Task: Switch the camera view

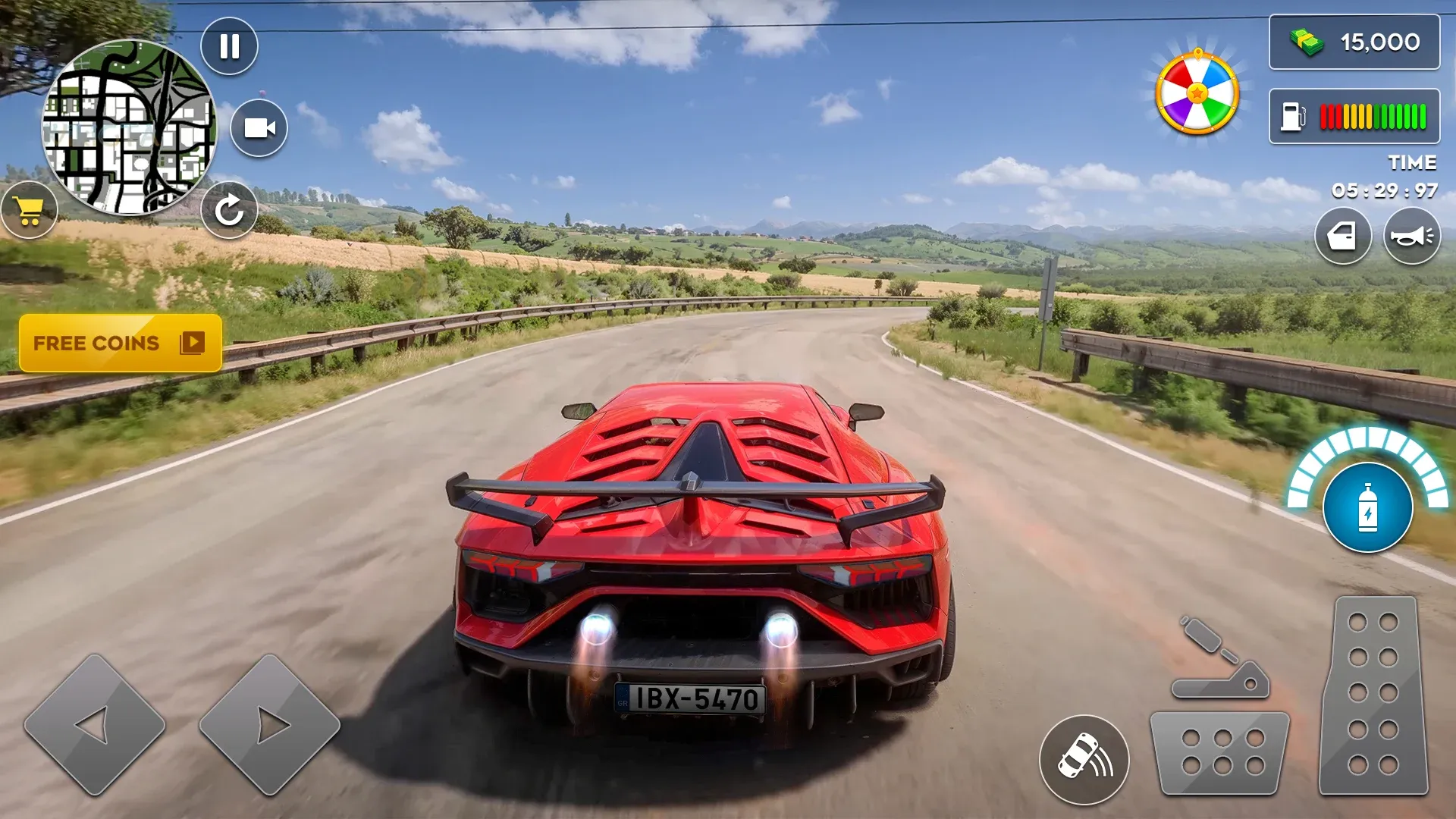Action: [x=259, y=128]
